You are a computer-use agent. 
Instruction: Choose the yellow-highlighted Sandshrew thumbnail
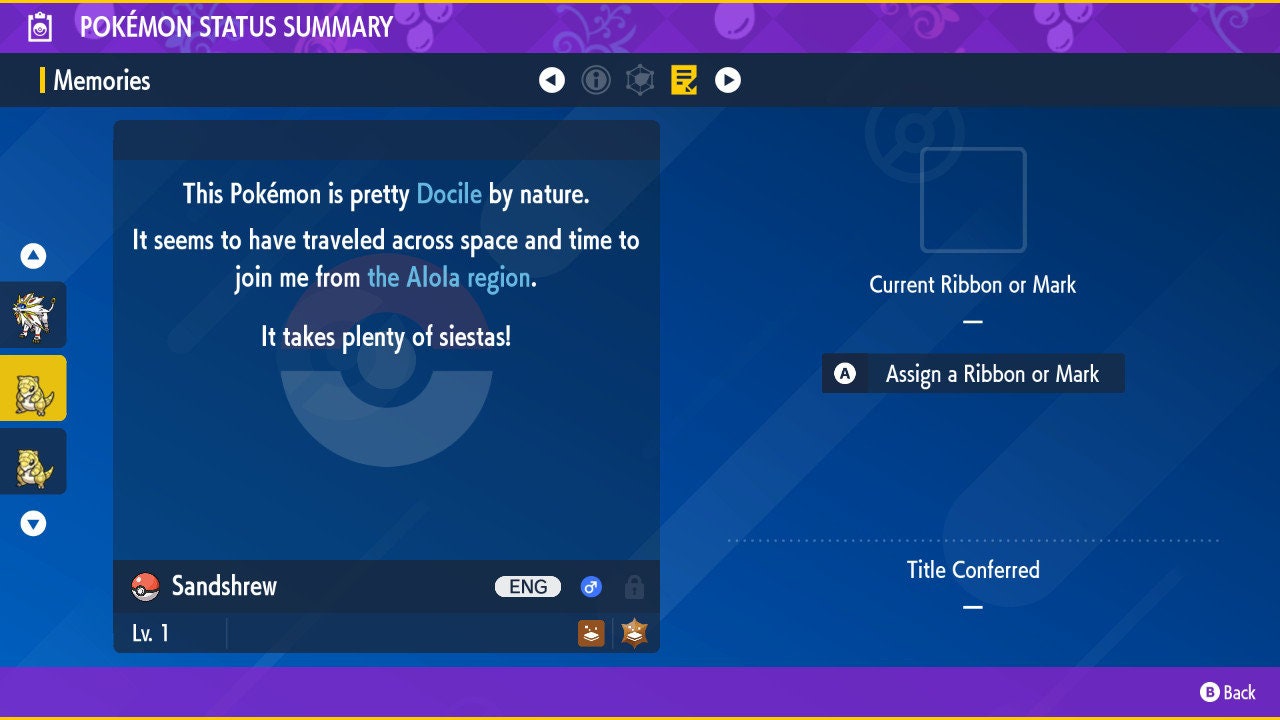pyautogui.click(x=33, y=388)
